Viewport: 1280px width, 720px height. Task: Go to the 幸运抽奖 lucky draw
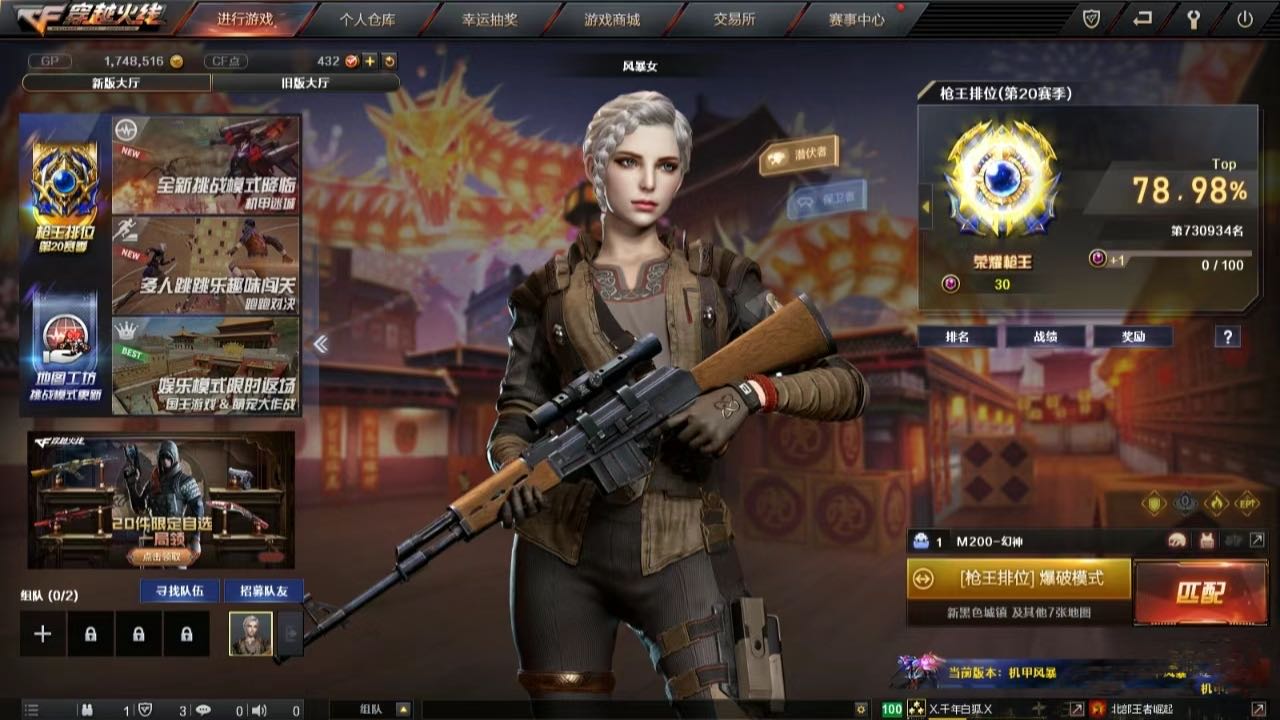[x=490, y=19]
